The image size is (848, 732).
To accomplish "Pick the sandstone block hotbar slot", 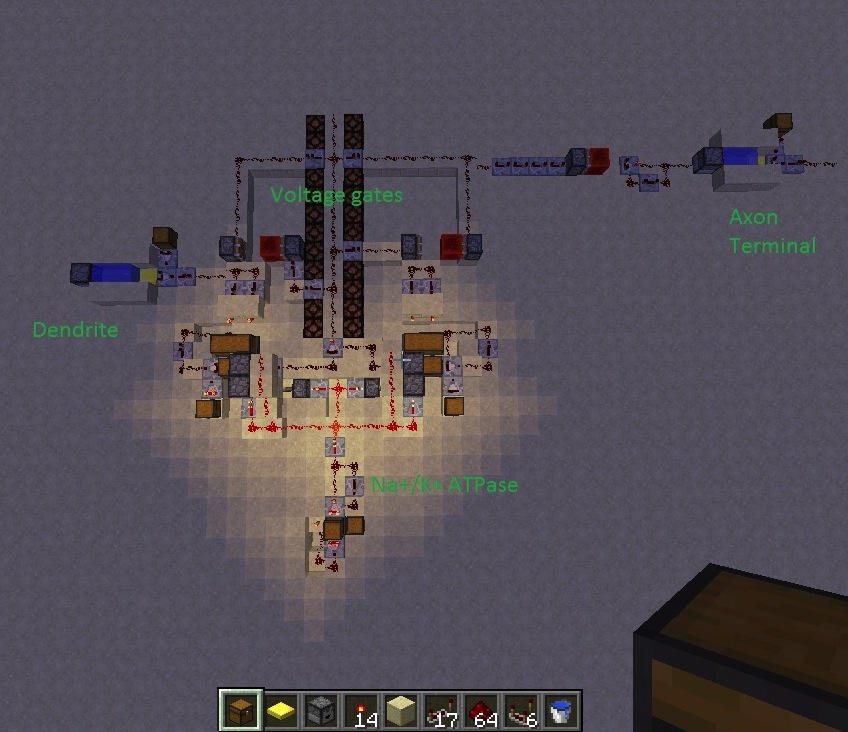I will [401, 710].
